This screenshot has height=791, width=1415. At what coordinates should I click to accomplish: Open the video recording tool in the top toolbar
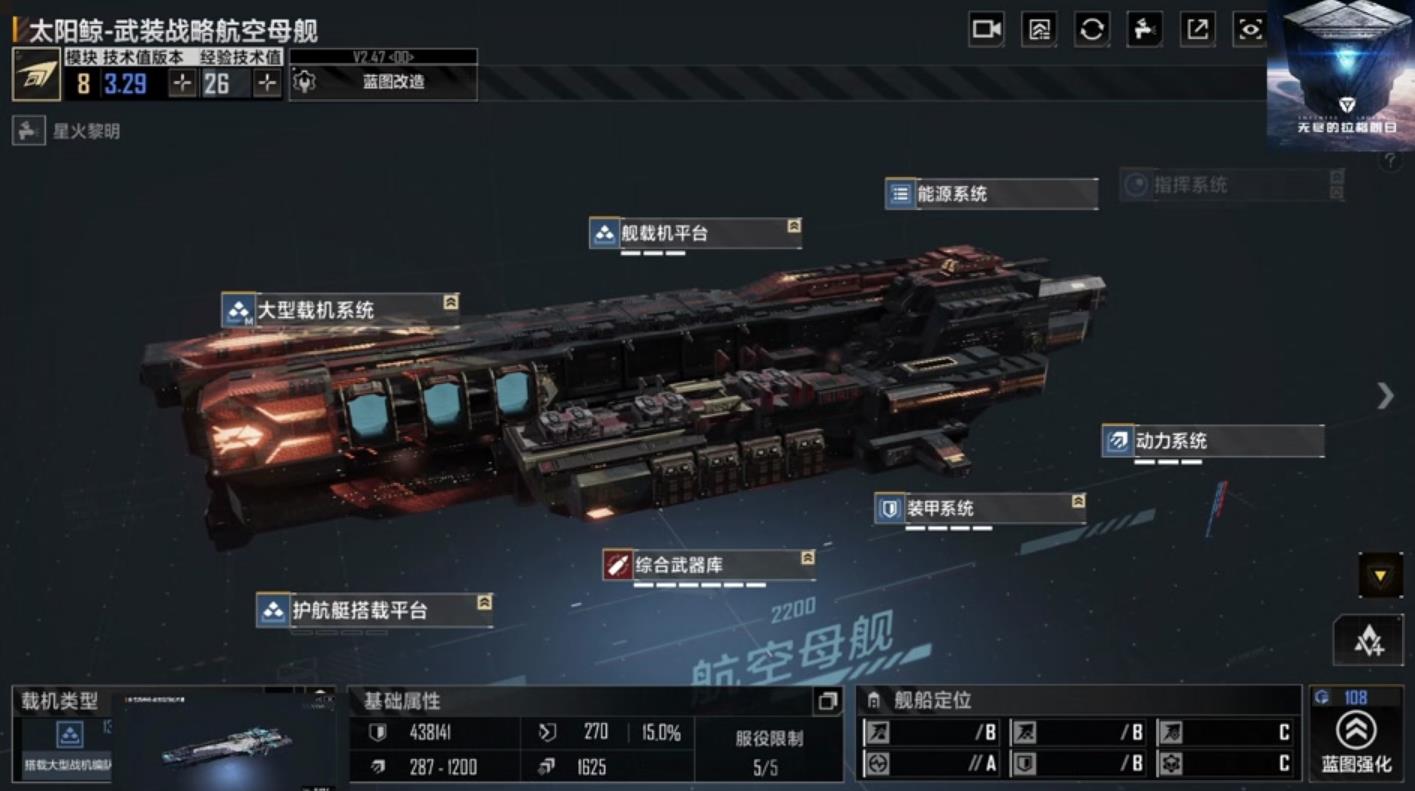click(984, 30)
